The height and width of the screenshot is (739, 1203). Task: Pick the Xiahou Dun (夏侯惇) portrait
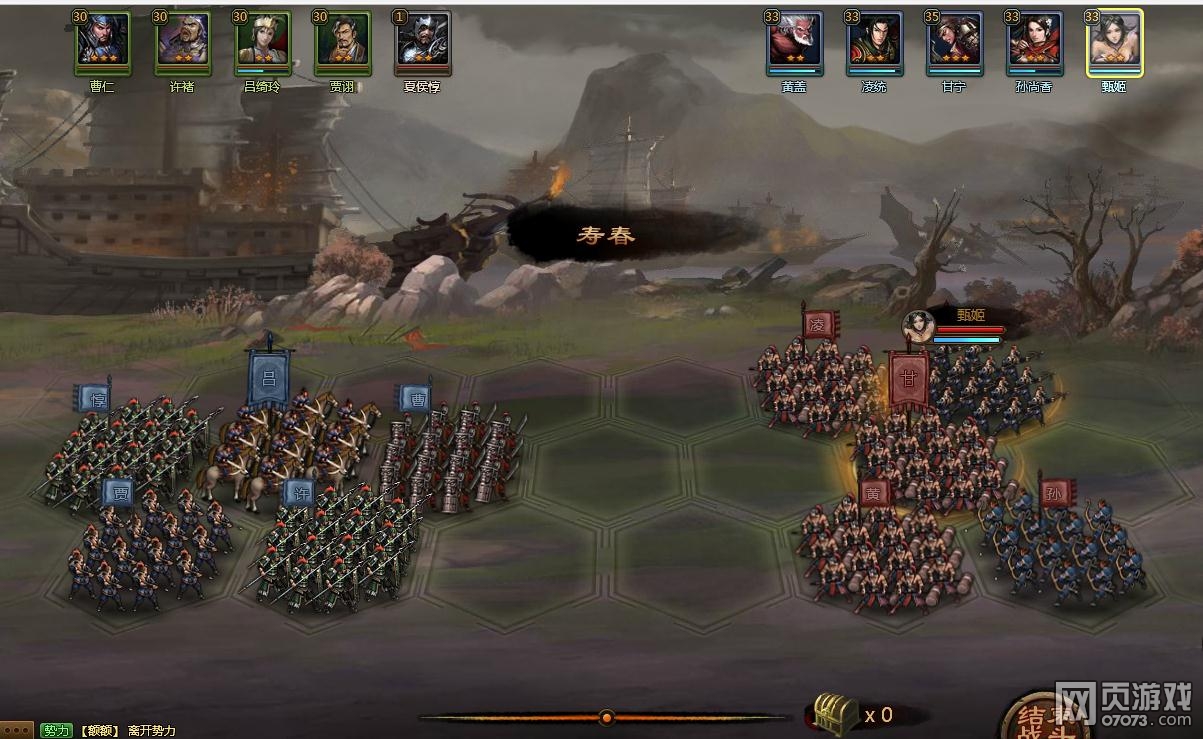pyautogui.click(x=422, y=43)
